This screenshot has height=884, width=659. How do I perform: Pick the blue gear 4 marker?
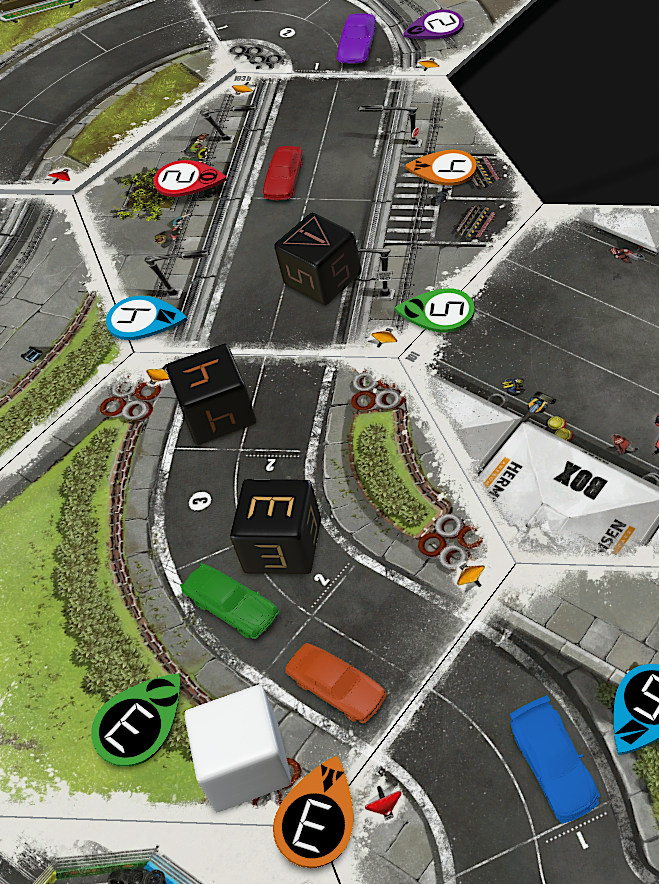point(140,317)
